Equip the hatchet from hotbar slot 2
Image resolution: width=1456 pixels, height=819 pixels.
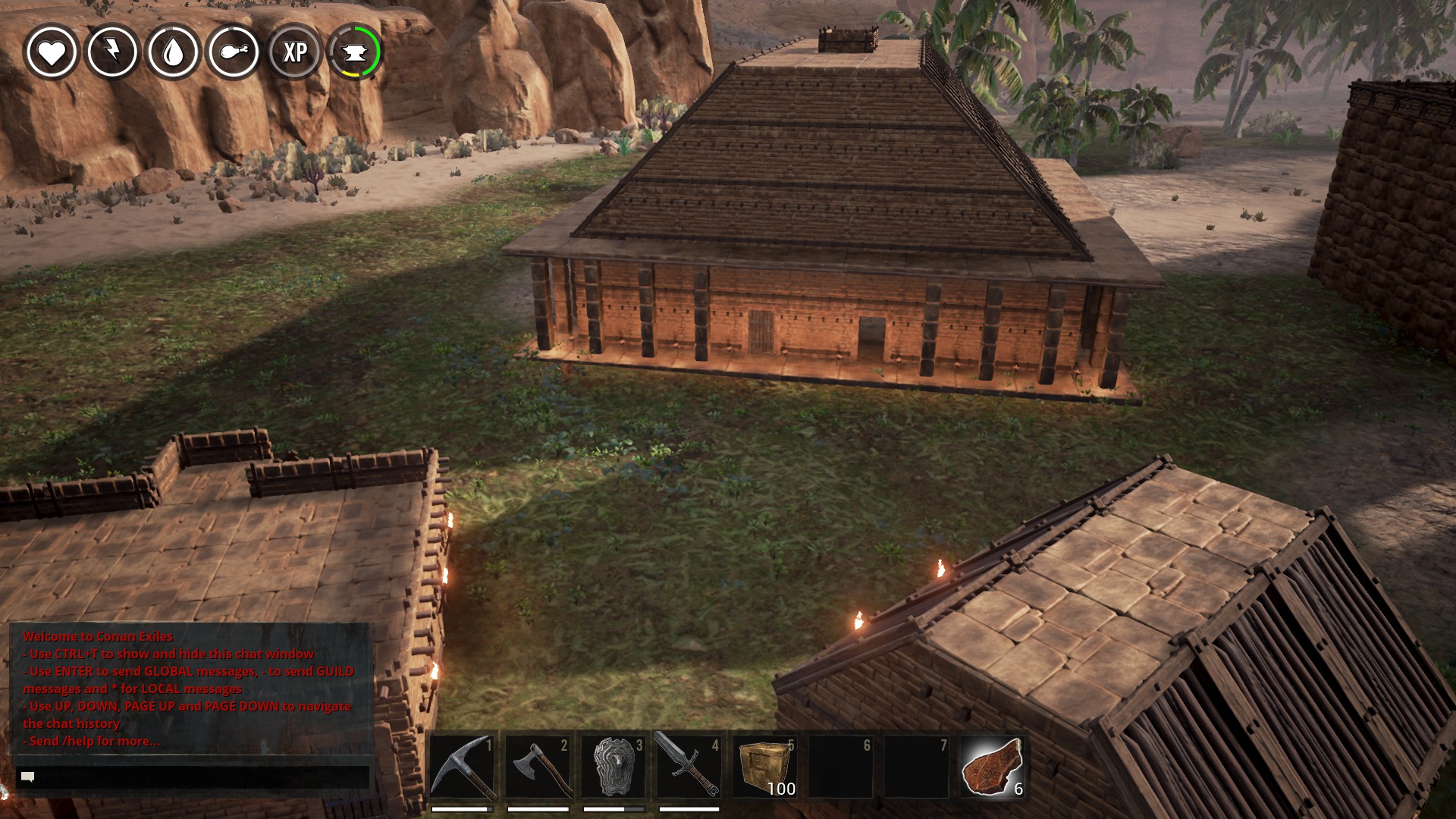[538, 767]
